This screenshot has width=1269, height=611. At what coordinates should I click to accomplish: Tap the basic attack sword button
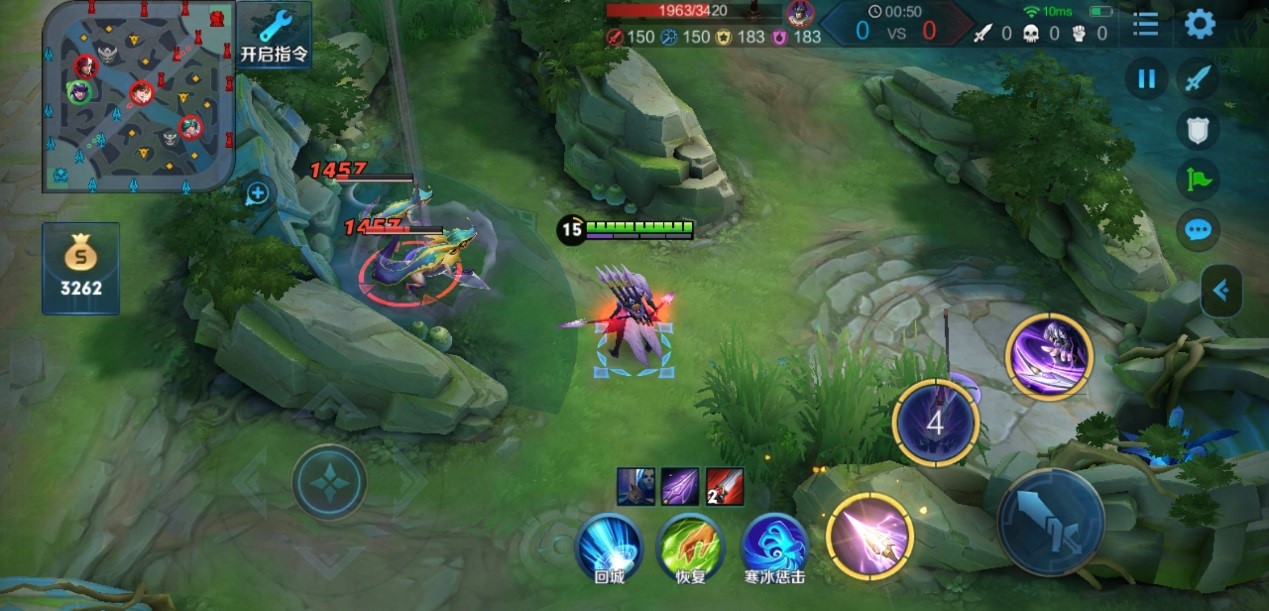pos(1050,520)
